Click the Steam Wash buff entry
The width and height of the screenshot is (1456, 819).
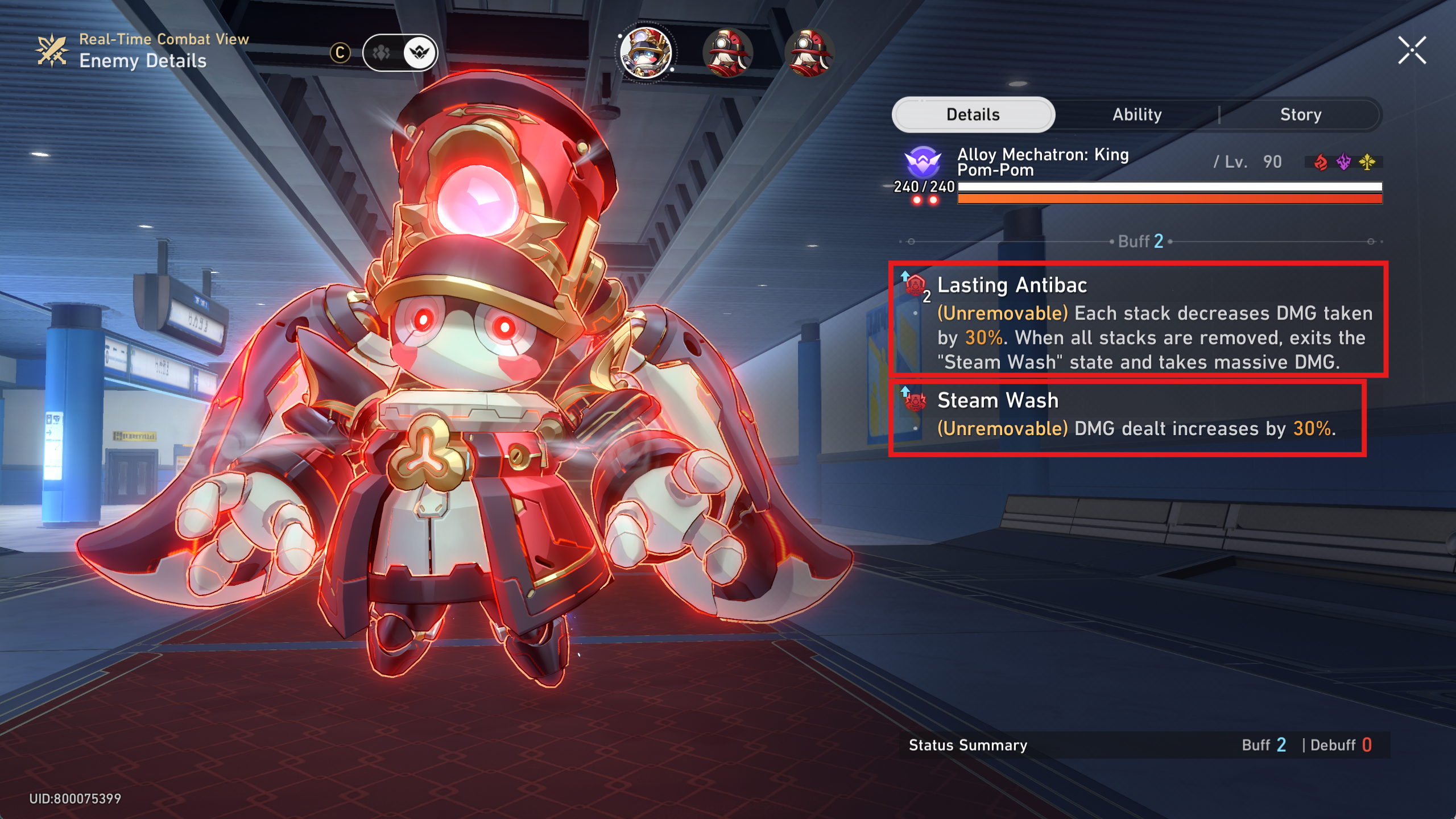(1127, 419)
